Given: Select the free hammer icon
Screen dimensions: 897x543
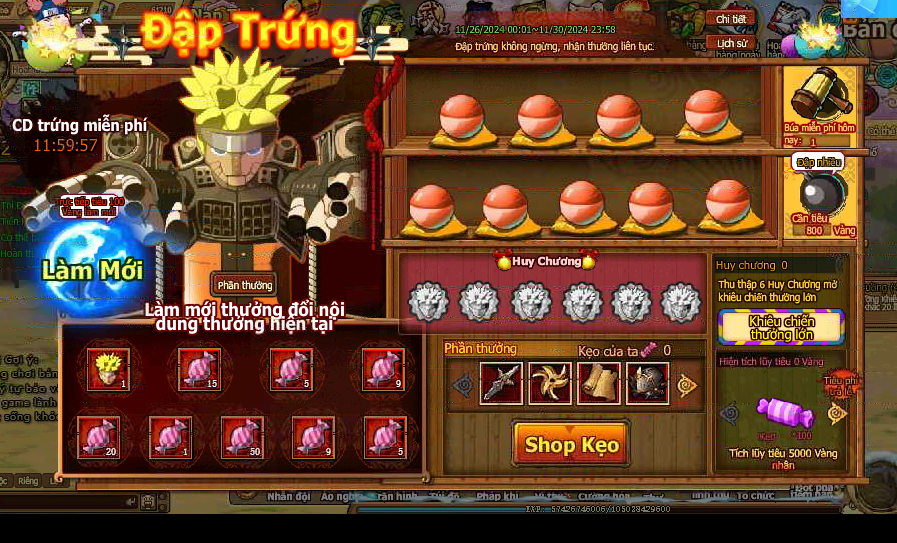Looking at the screenshot, I should [x=820, y=97].
